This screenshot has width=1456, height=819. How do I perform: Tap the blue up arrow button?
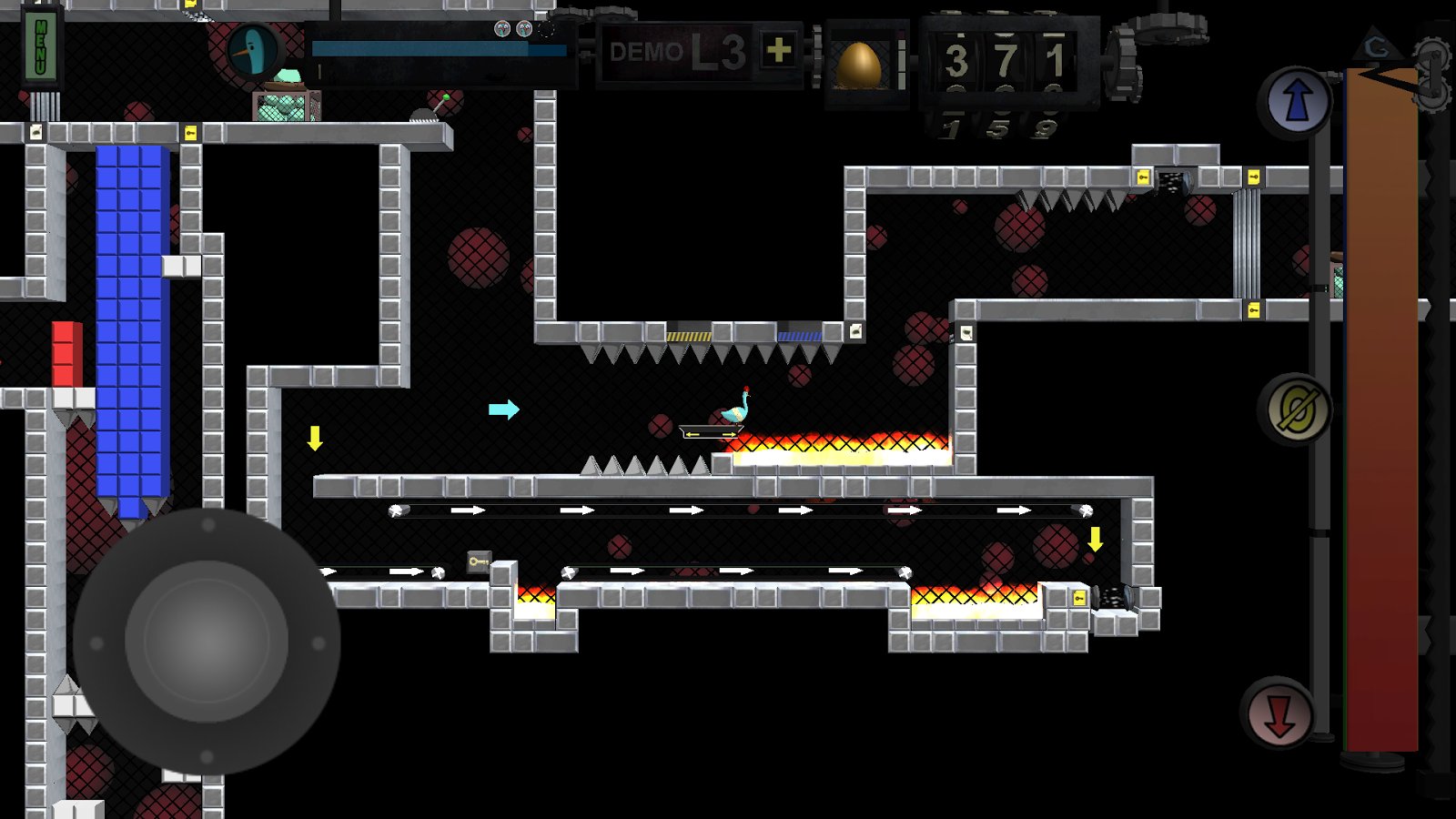pyautogui.click(x=1296, y=102)
